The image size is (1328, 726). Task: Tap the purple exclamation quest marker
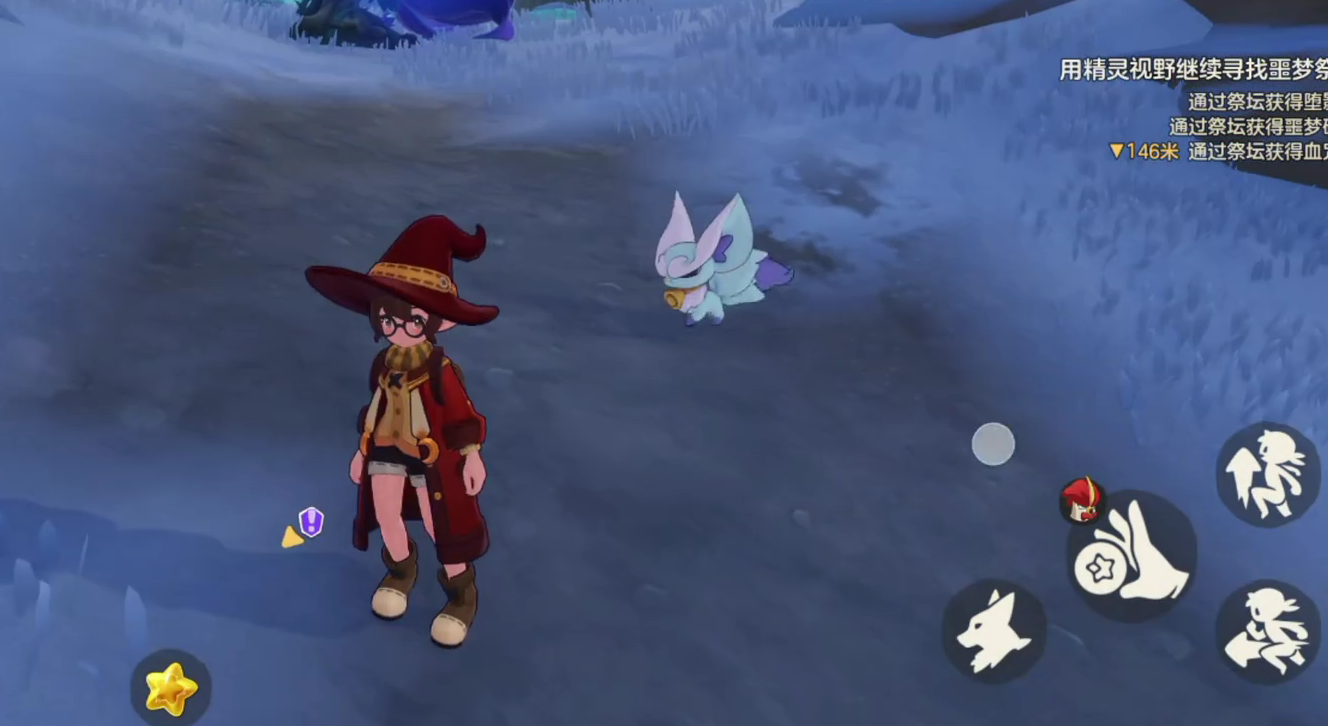[311, 520]
